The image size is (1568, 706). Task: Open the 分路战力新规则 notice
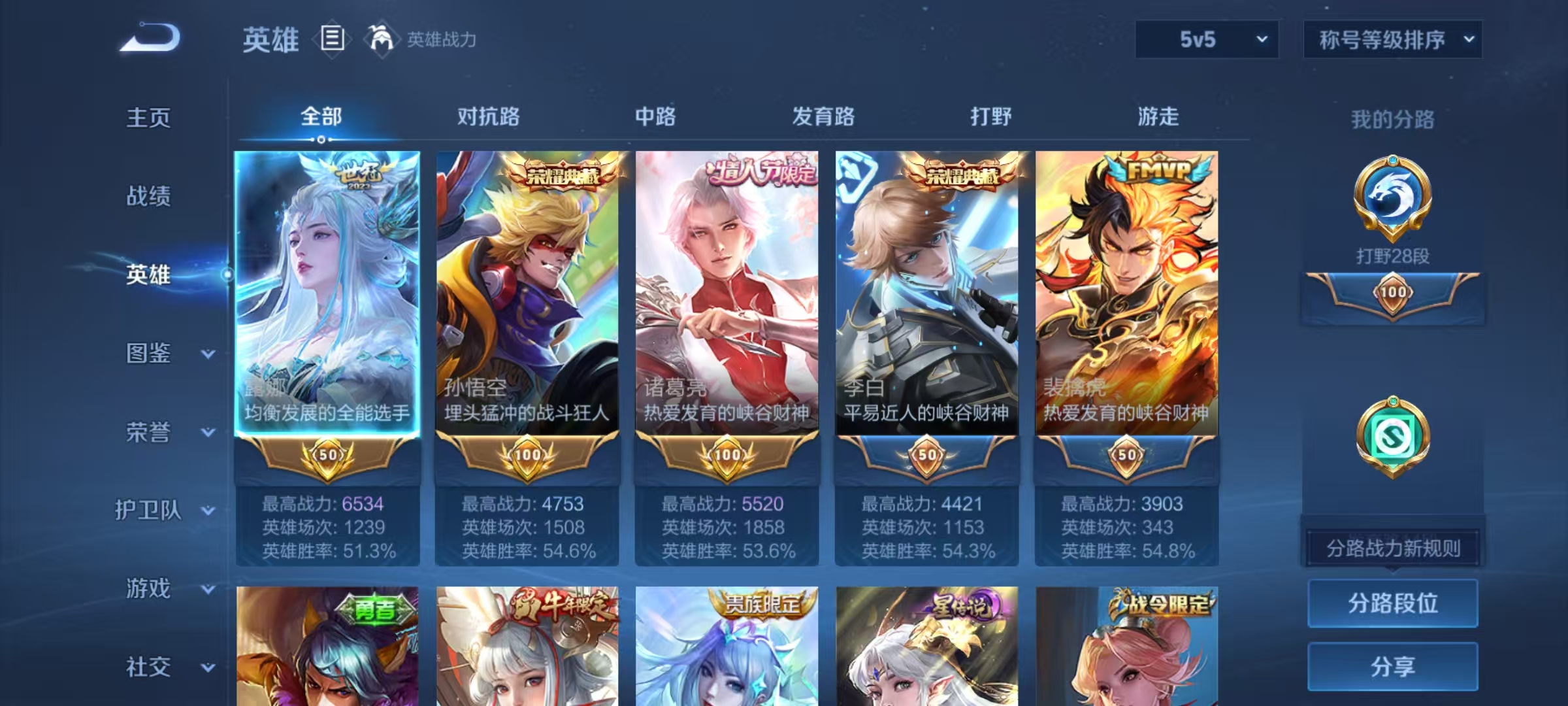(x=1393, y=548)
